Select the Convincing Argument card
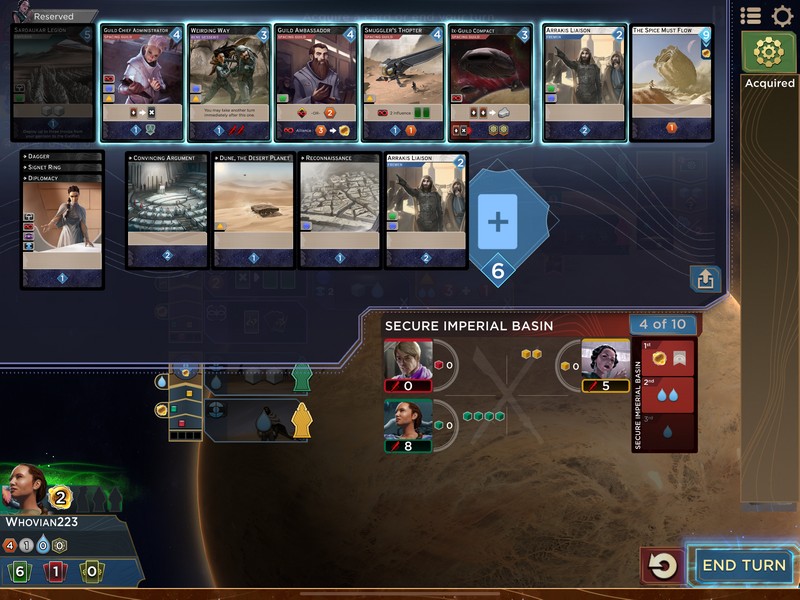The image size is (800, 600). (167, 210)
